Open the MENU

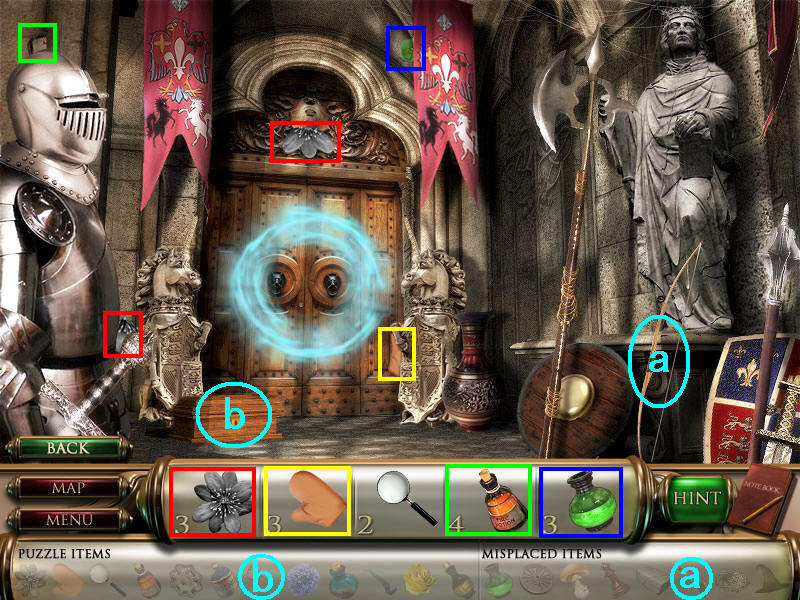pyautogui.click(x=67, y=520)
